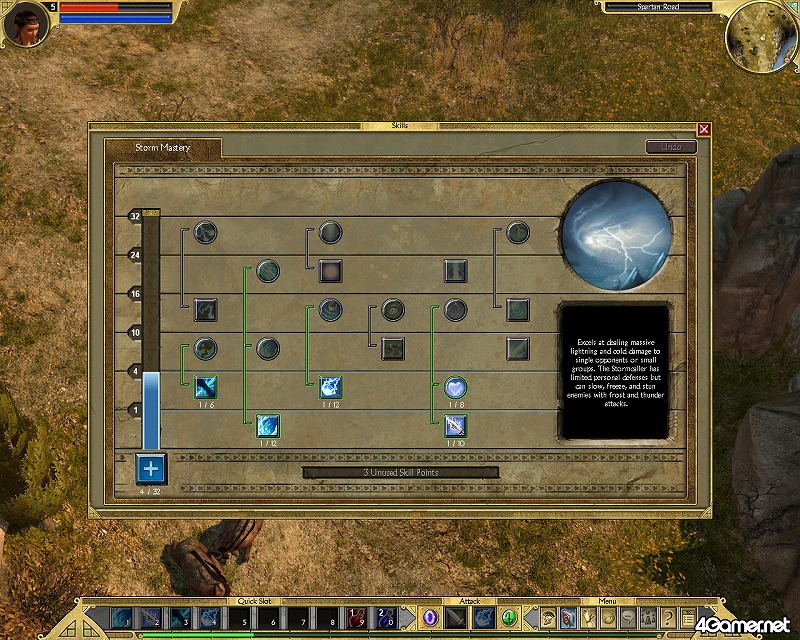Upgrade the skill showing 1/8 with heart icon

(456, 386)
